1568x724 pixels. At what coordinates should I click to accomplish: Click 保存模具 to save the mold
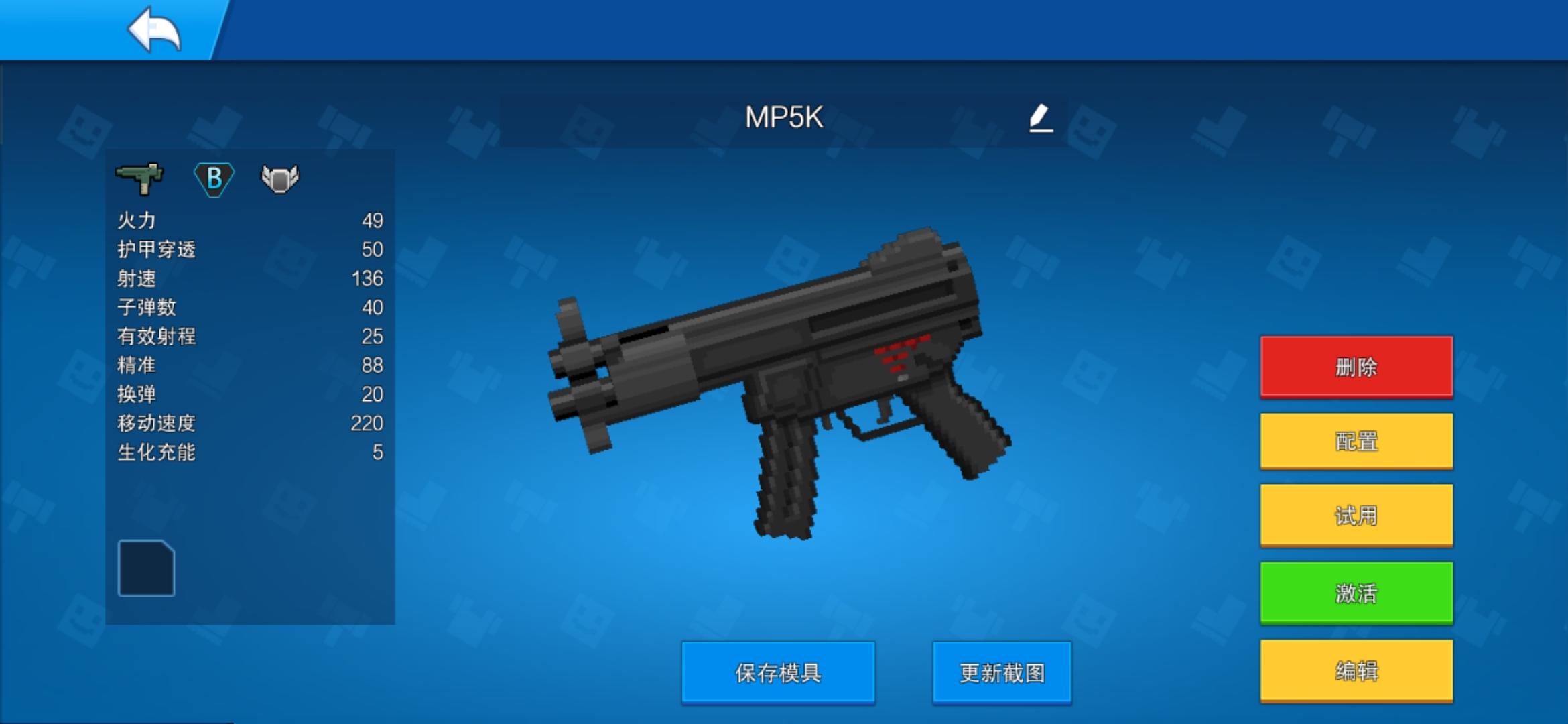pyautogui.click(x=777, y=672)
